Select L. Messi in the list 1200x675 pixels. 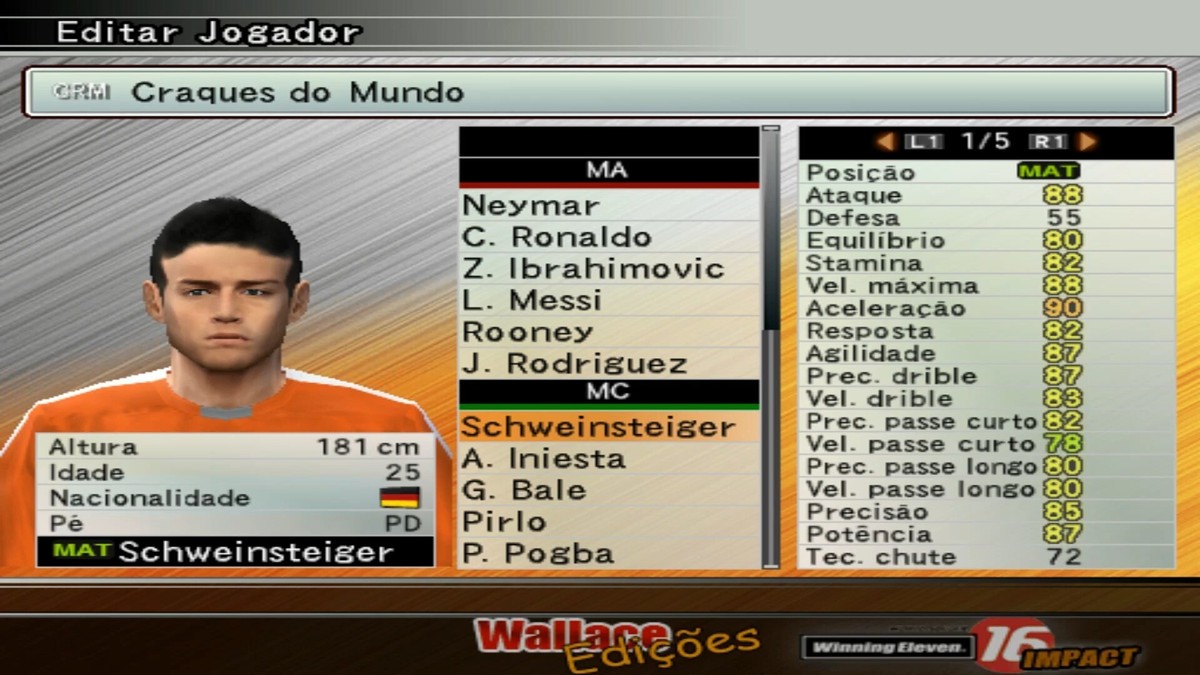point(608,301)
